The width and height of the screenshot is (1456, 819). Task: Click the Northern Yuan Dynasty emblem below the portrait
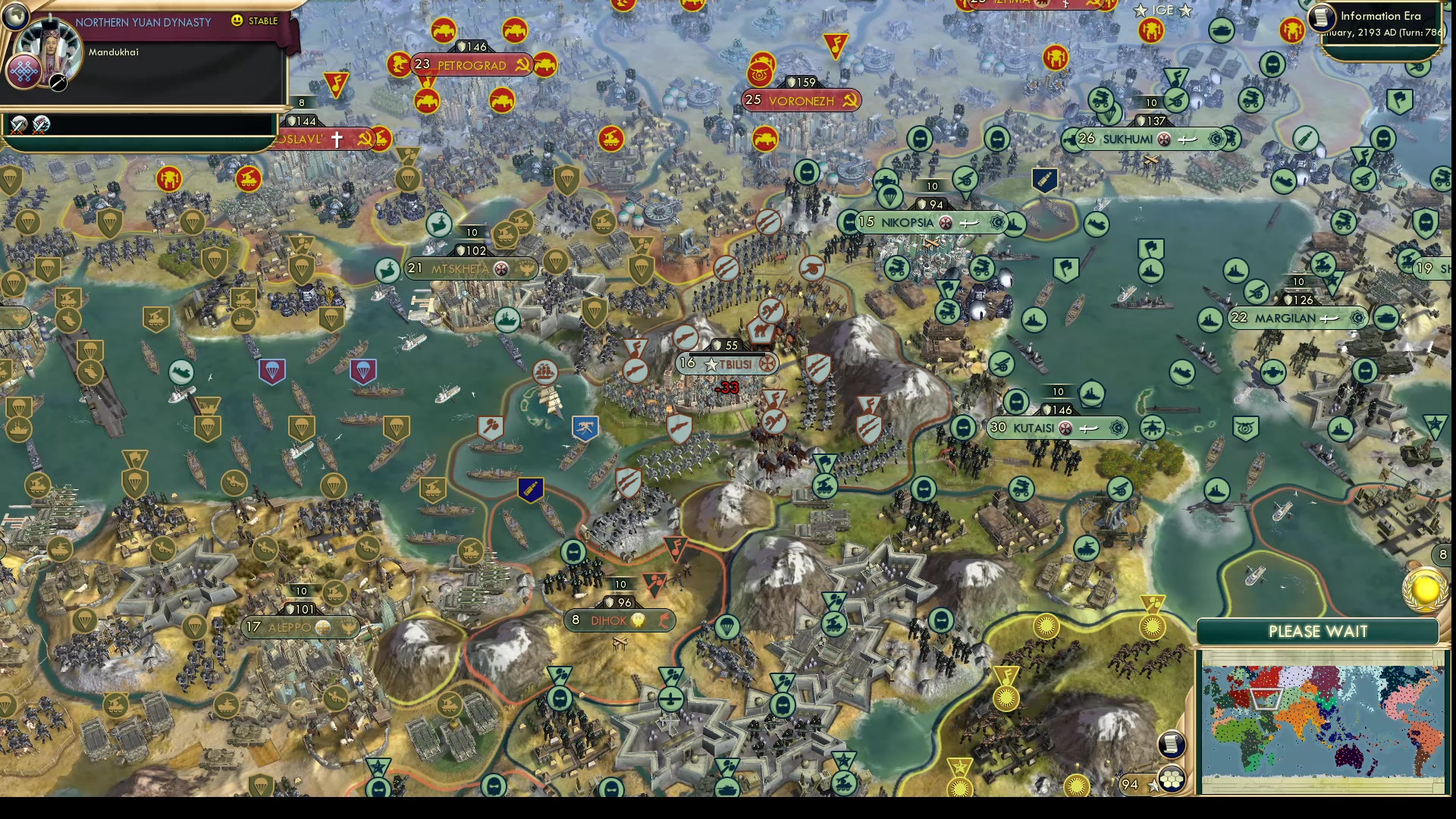coord(25,73)
